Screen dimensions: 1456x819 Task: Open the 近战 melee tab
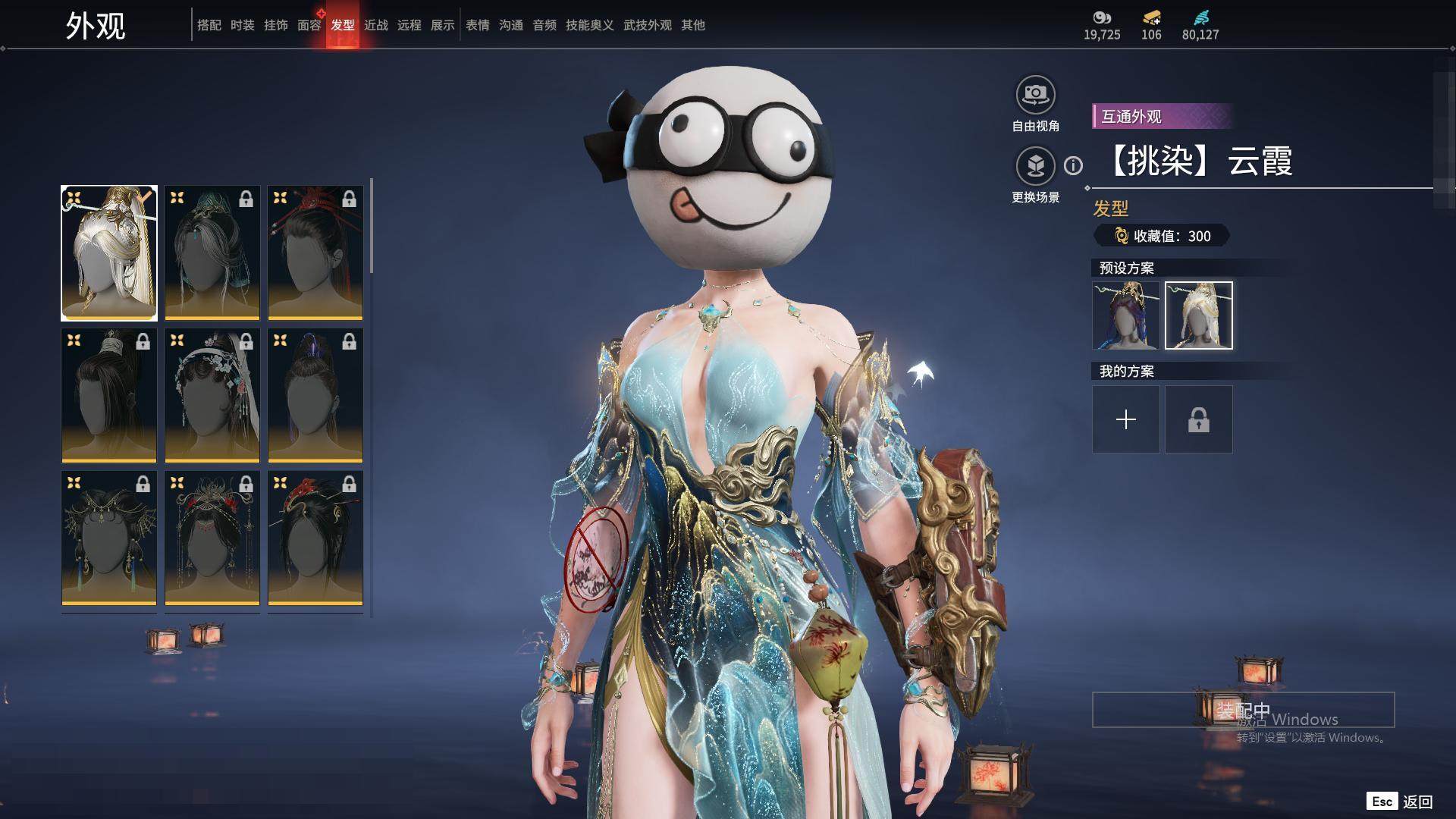coord(375,25)
